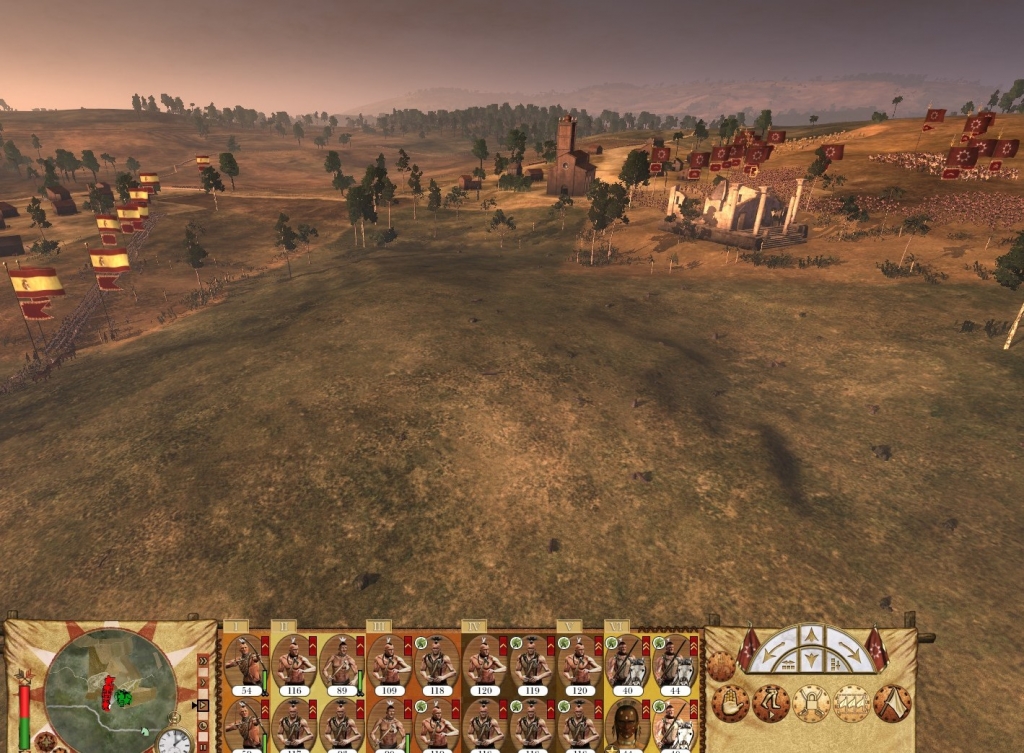1024x753 pixels.
Task: Select the warrior unit card with 116 men
Action: tap(293, 664)
